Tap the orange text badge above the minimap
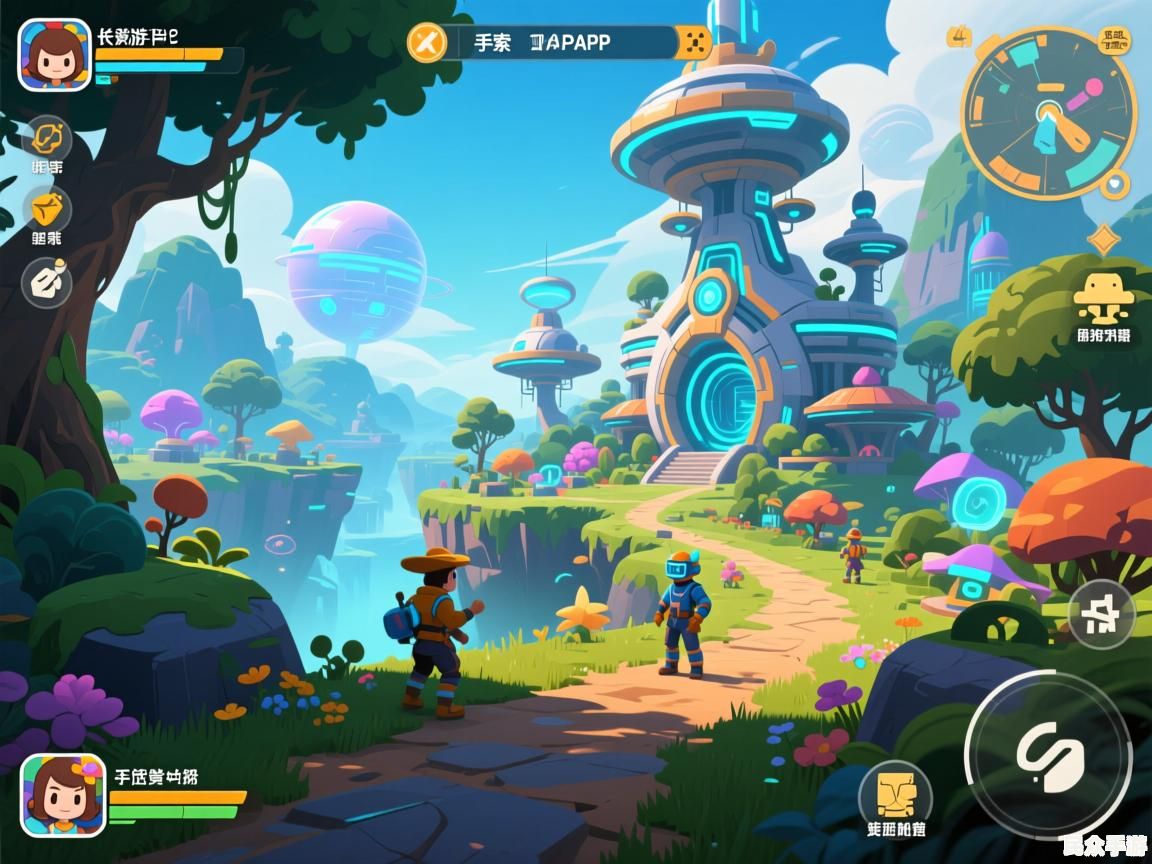Screen dimensions: 1152x864 (1112, 40)
